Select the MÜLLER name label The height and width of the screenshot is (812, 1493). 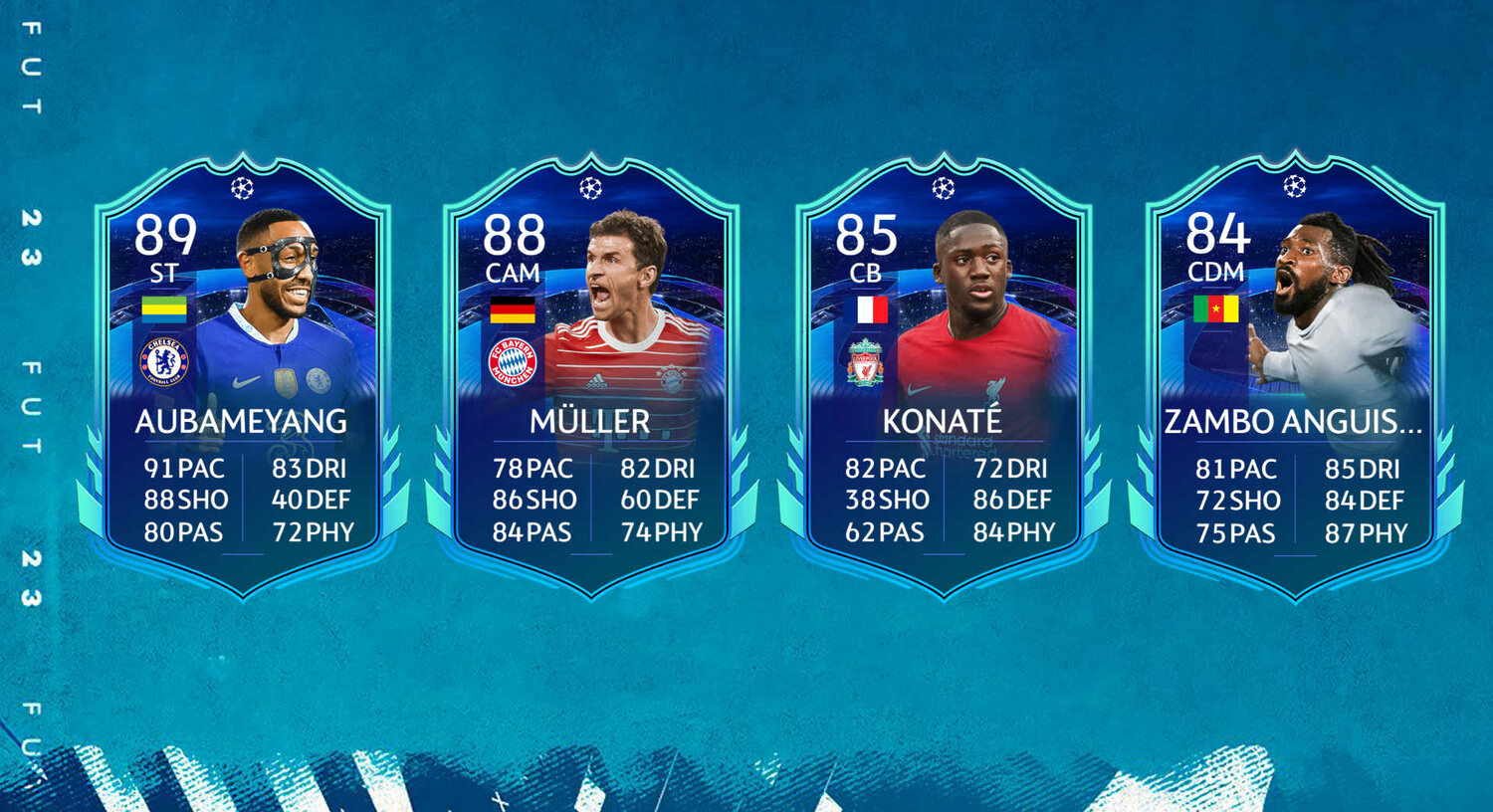(590, 422)
